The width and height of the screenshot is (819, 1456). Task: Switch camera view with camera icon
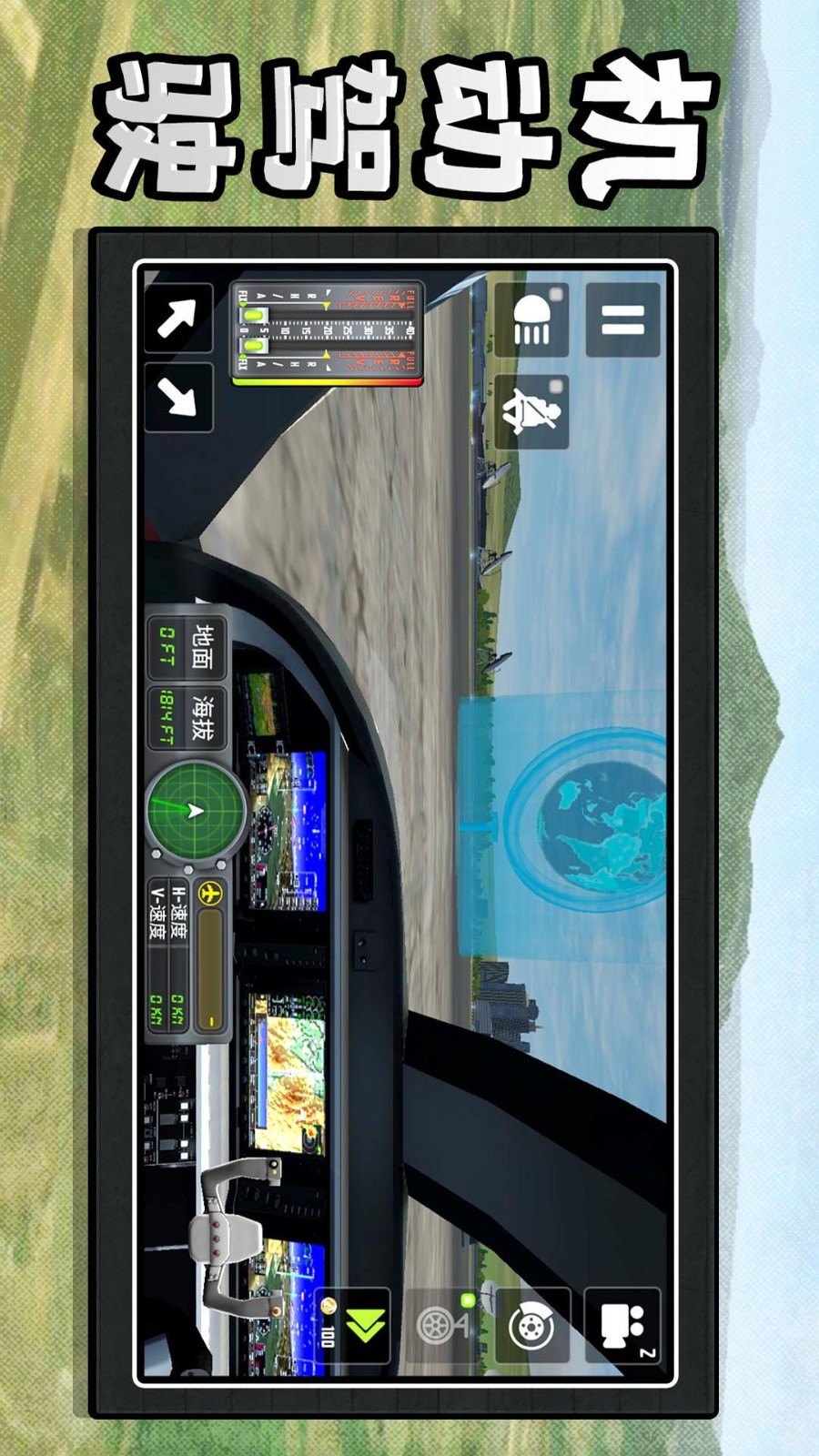(x=622, y=1326)
